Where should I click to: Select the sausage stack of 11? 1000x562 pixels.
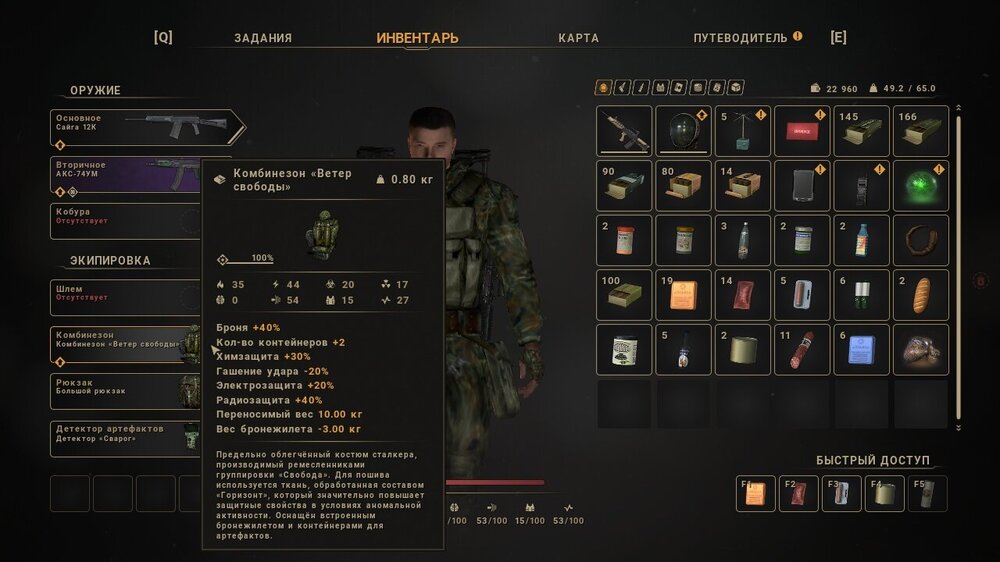coord(802,349)
